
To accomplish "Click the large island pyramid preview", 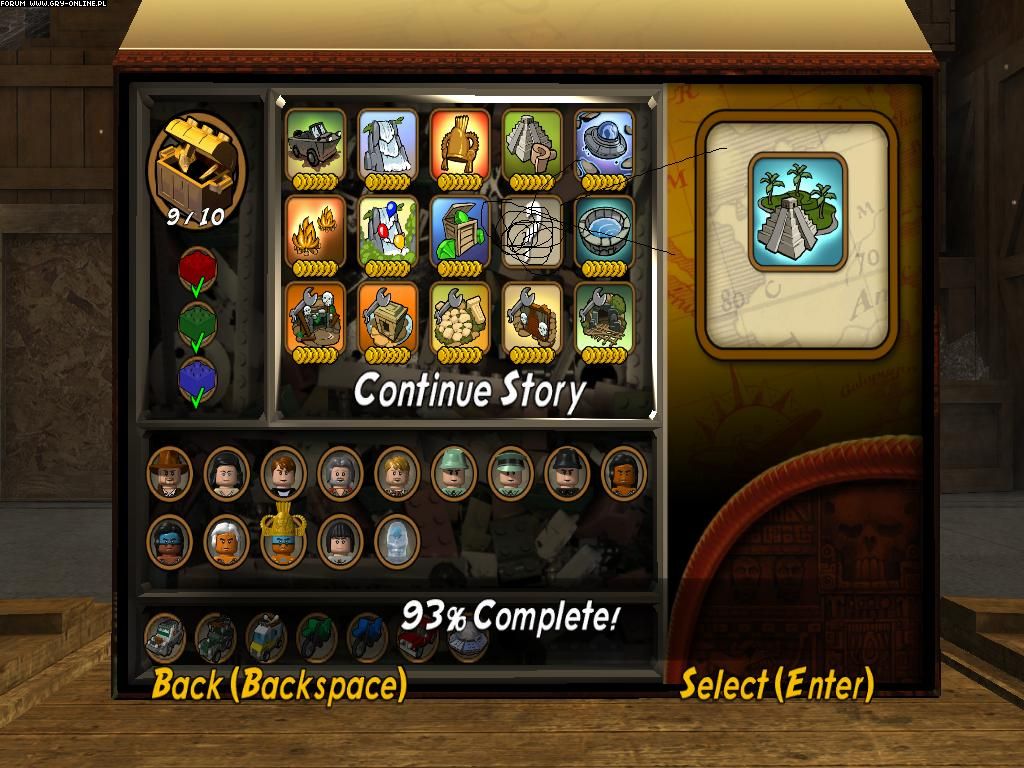I will (797, 210).
